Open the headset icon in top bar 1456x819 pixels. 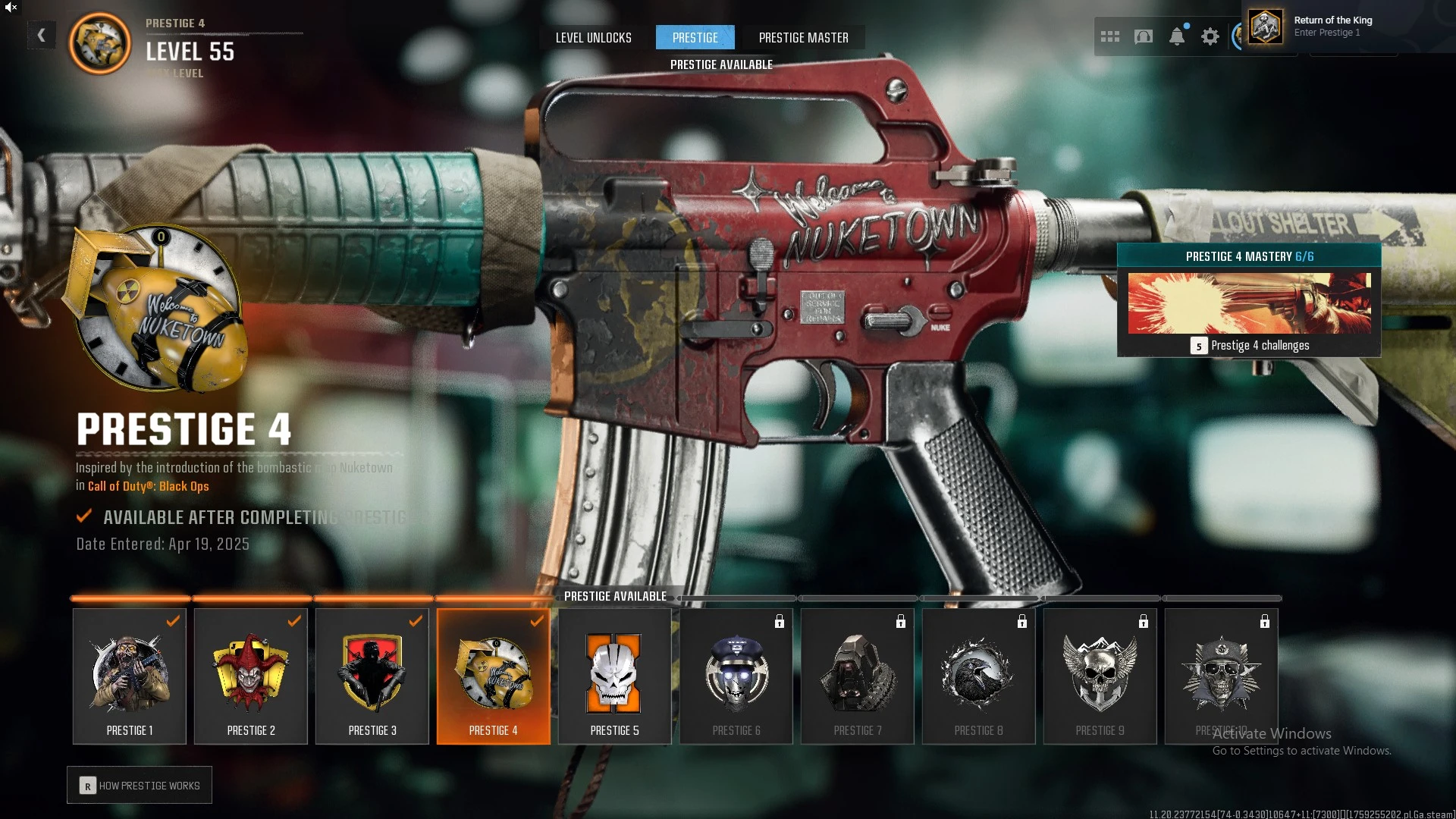pos(1143,36)
